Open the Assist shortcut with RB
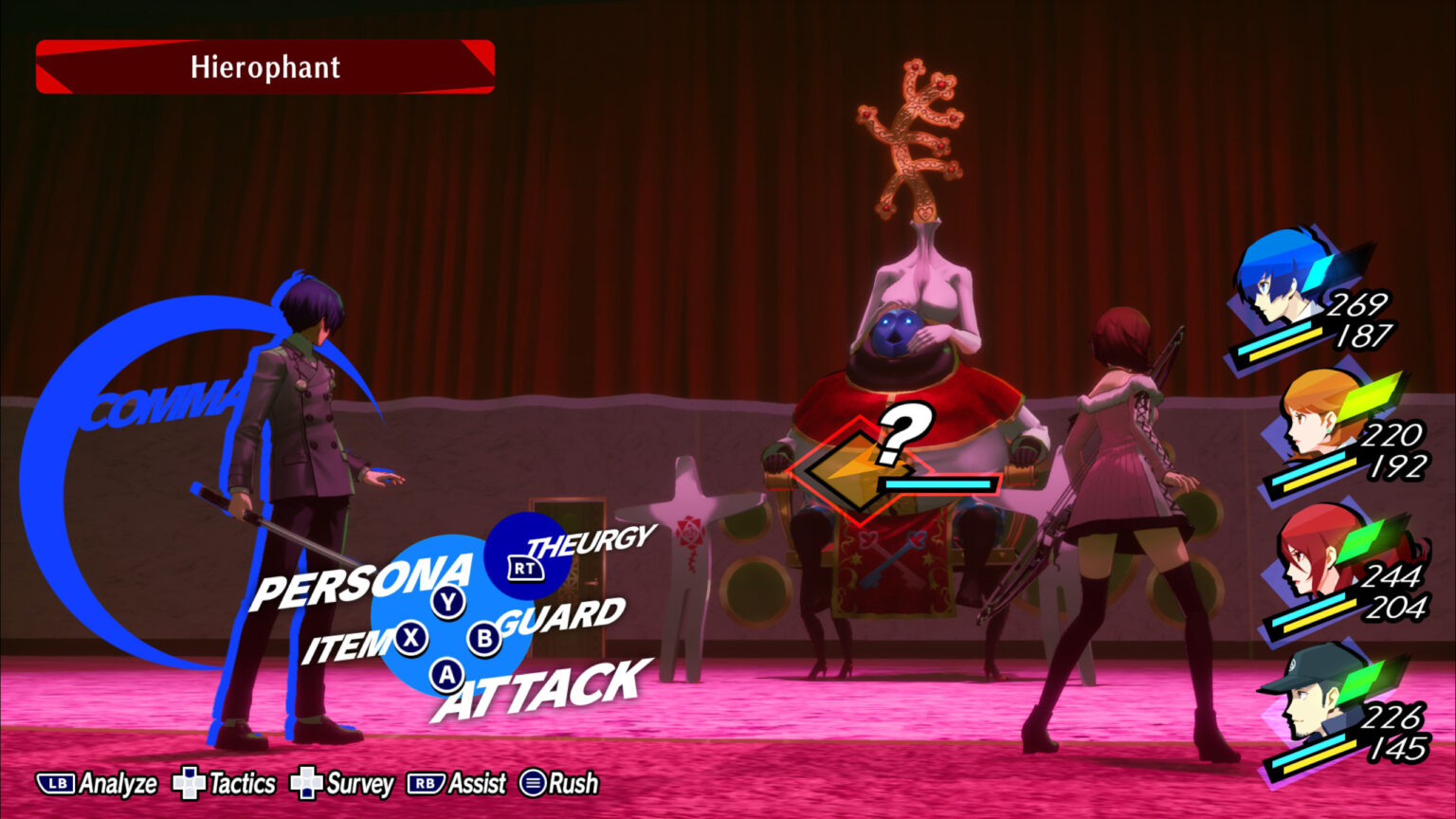 coord(427,784)
